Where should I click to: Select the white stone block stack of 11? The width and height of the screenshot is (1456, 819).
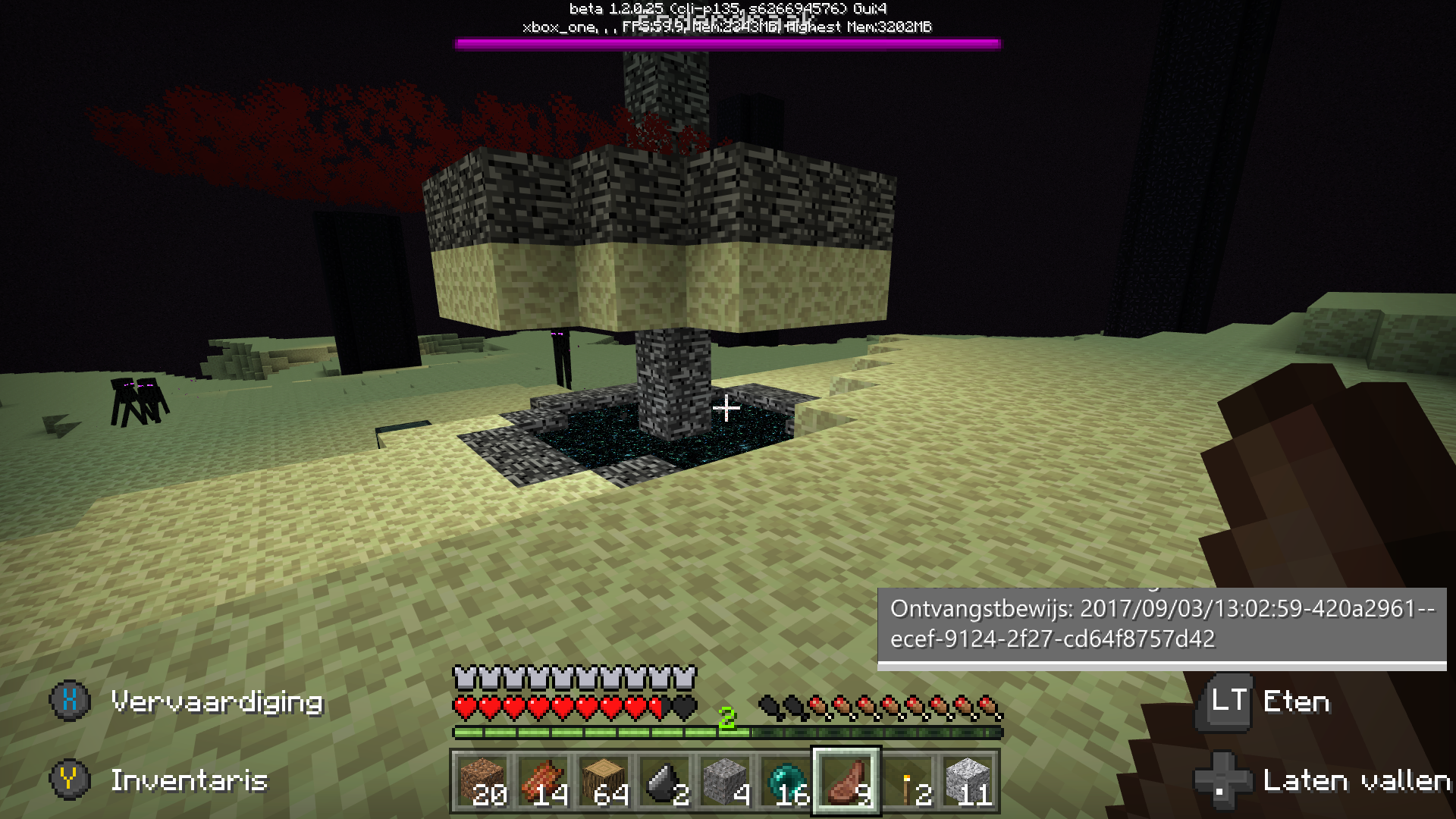click(968, 781)
